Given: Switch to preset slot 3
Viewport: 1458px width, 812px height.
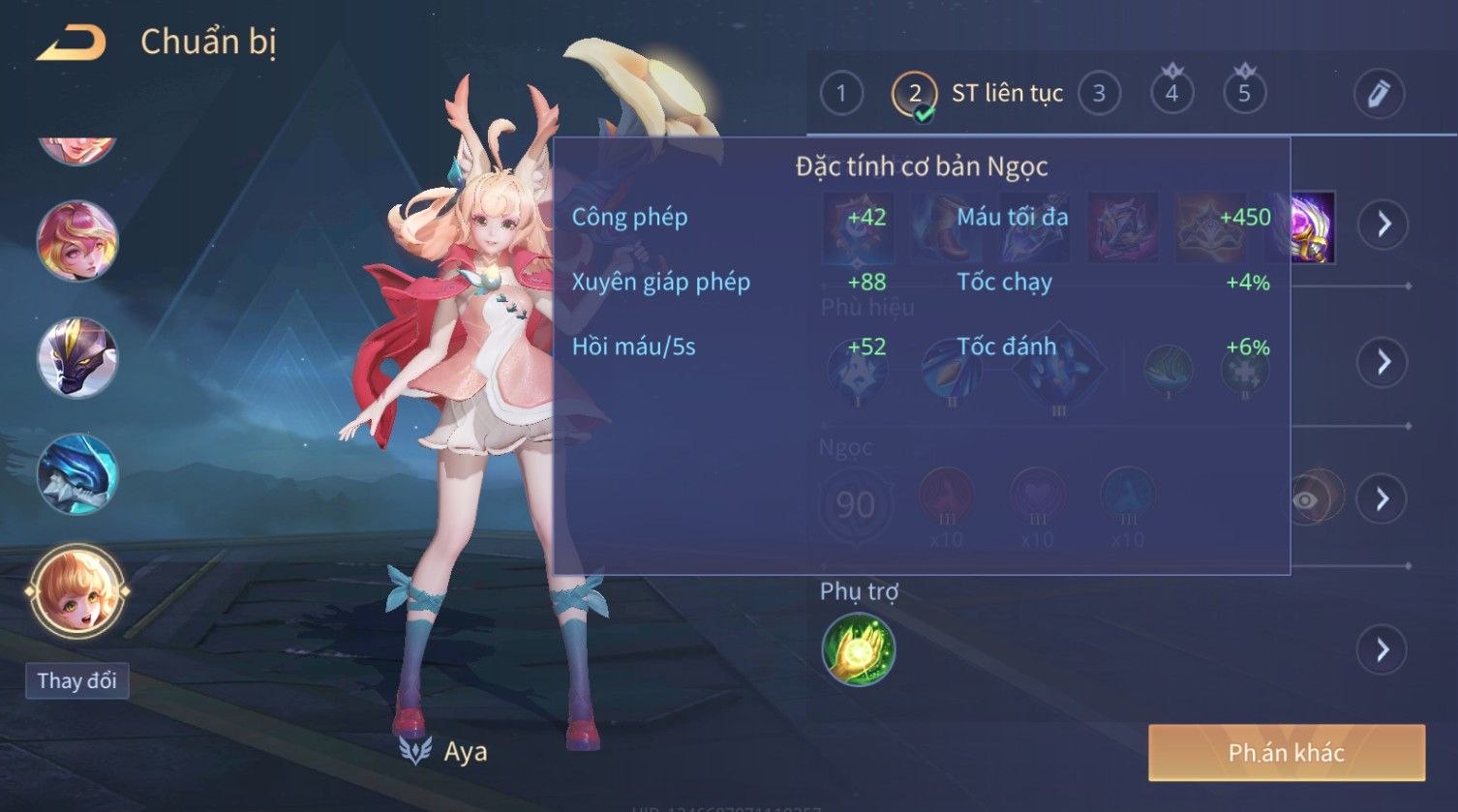Looking at the screenshot, I should point(1099,94).
